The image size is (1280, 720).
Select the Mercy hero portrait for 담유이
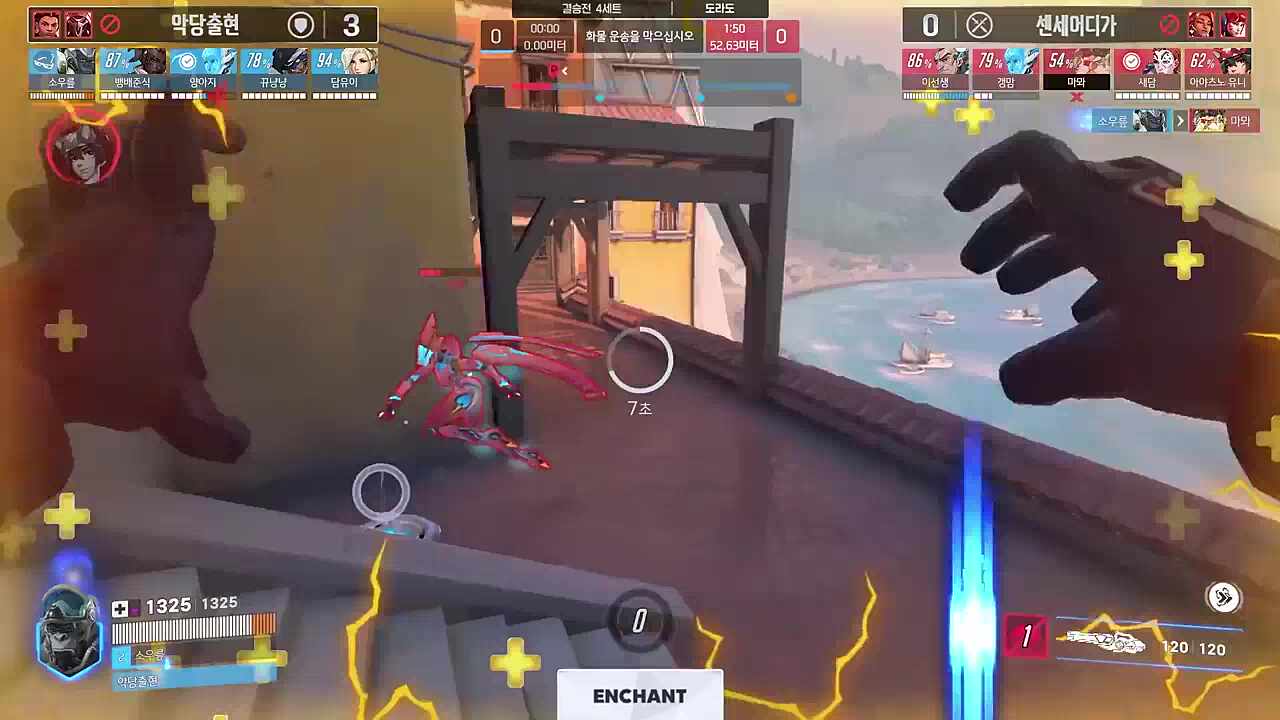350,62
